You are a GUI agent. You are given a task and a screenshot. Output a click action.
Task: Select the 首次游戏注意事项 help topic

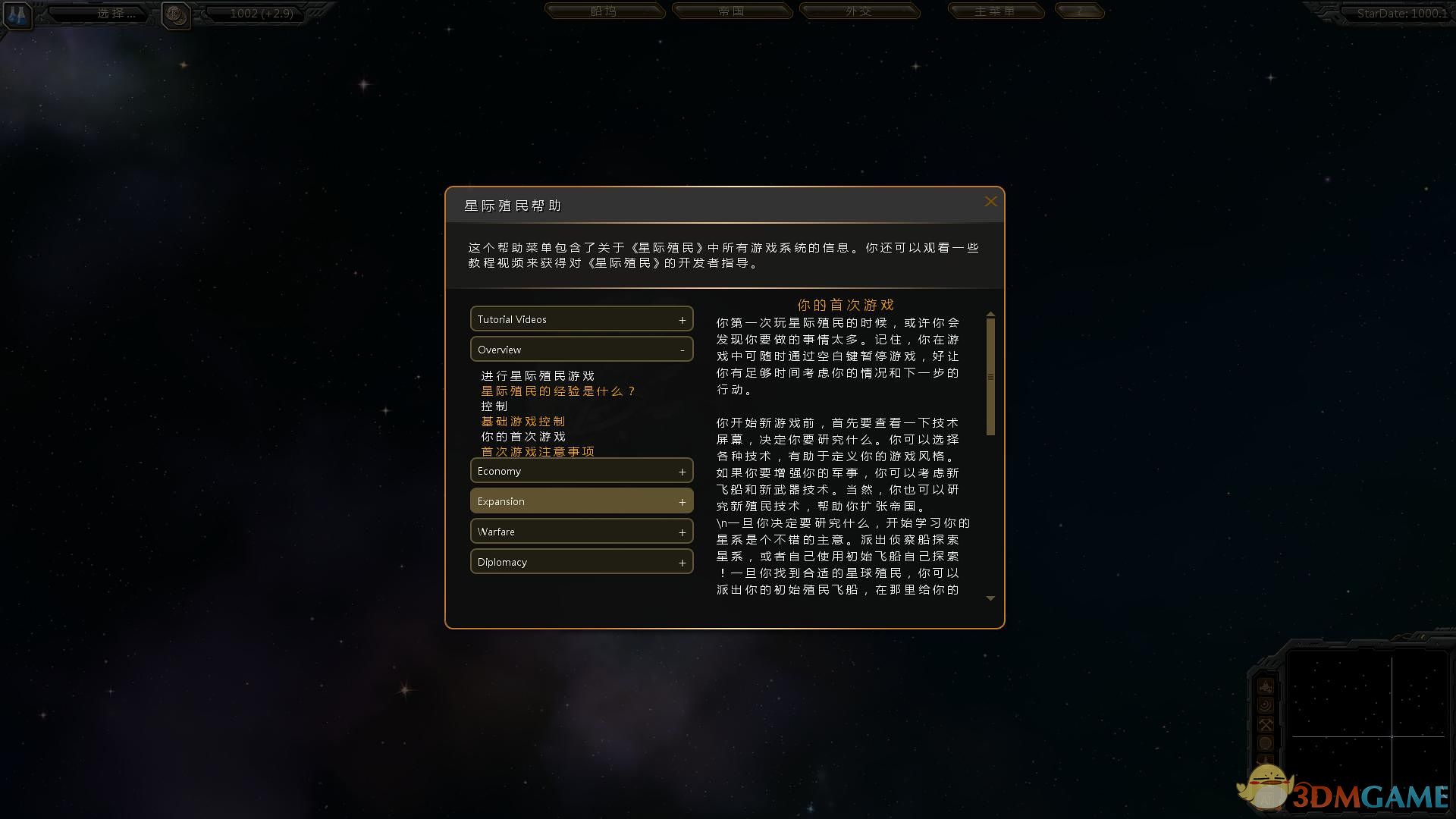(x=538, y=451)
